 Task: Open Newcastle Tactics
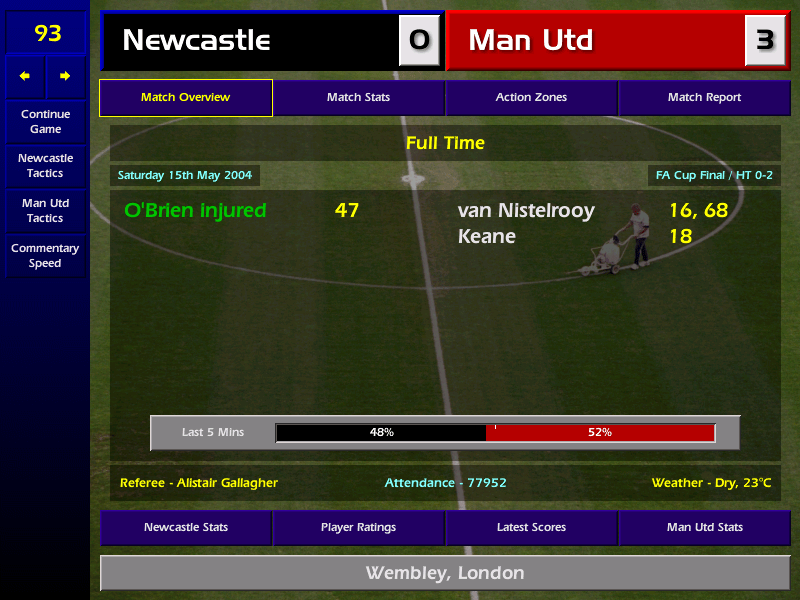click(45, 165)
